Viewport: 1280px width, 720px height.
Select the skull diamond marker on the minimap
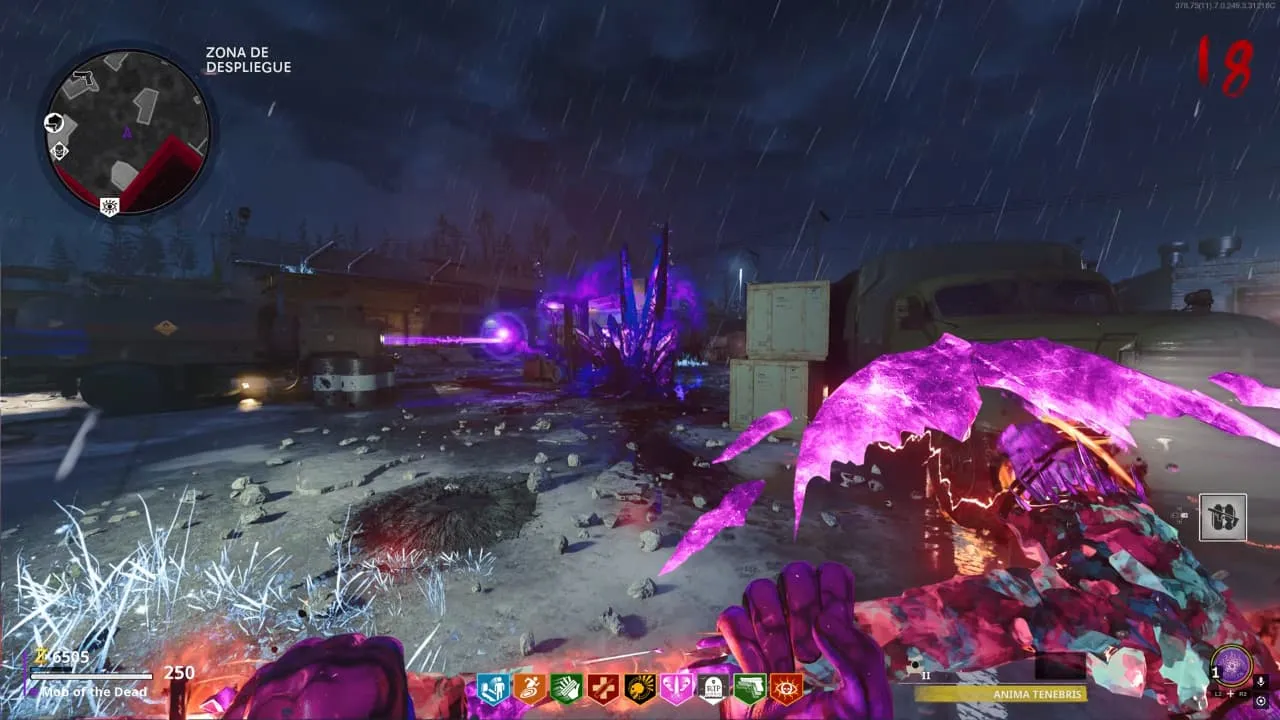59,151
